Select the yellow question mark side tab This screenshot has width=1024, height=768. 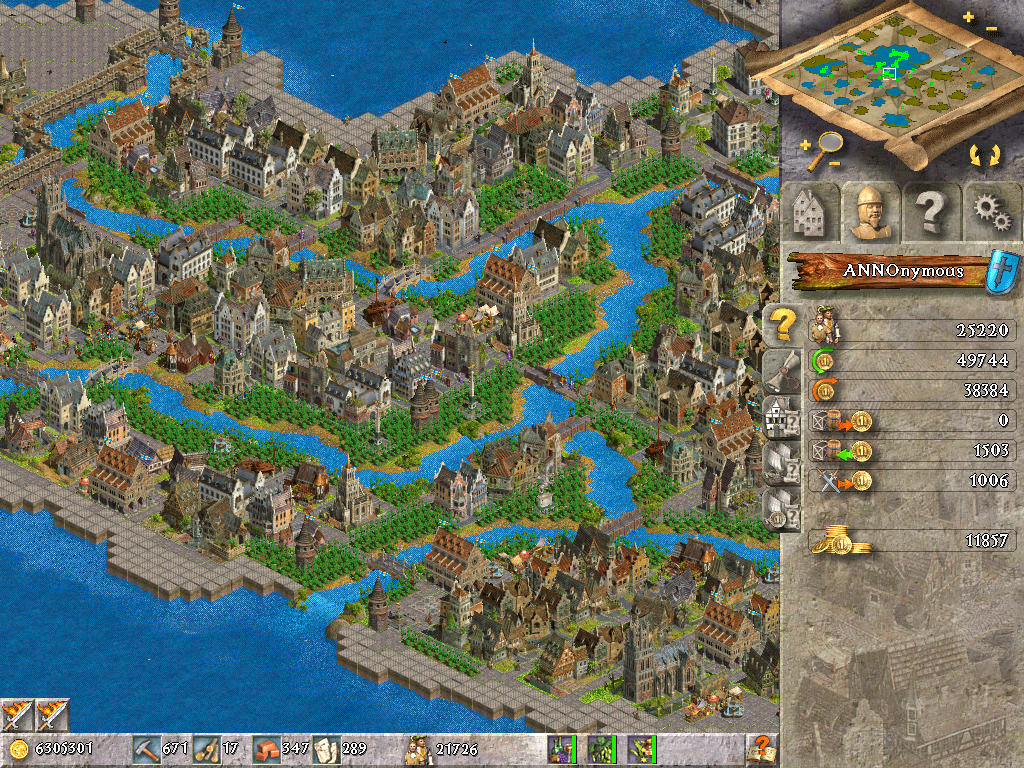[780, 324]
